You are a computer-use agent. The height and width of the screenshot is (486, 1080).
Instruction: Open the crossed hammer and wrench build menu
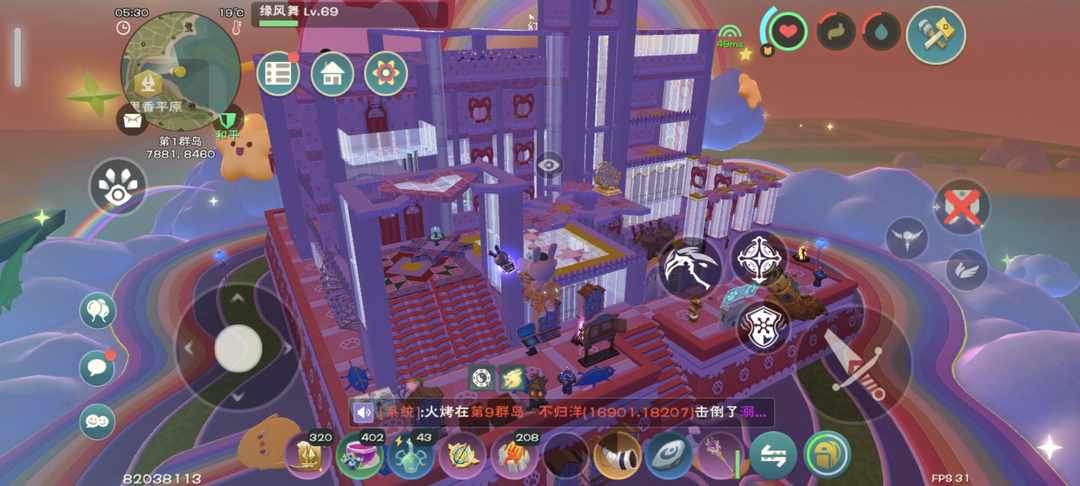[x=935, y=35]
